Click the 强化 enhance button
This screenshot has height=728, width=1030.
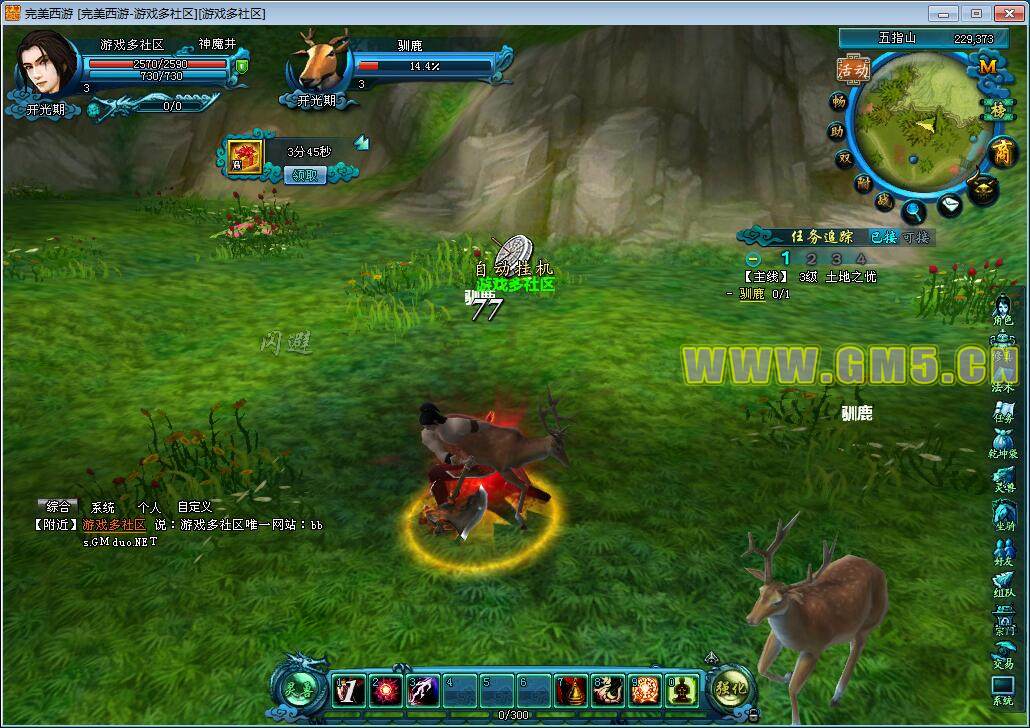[730, 687]
